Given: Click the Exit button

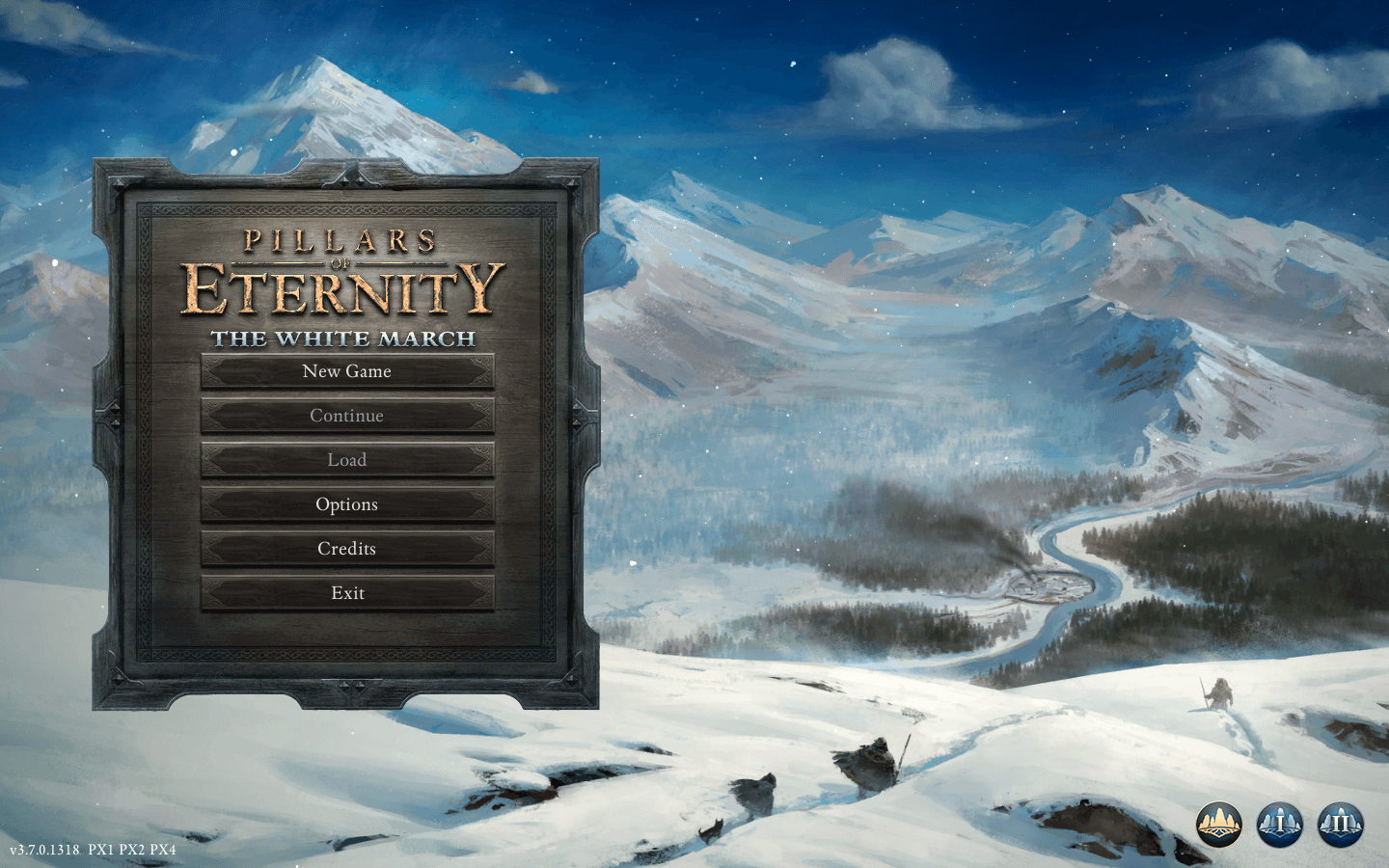Looking at the screenshot, I should [347, 593].
